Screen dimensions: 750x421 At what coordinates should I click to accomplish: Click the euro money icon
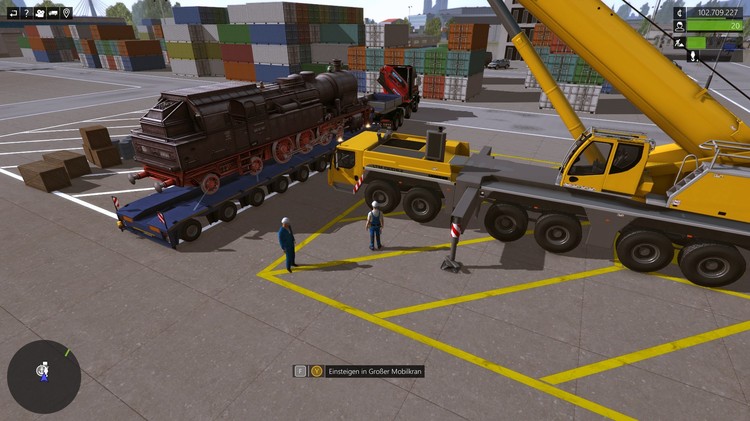click(680, 13)
